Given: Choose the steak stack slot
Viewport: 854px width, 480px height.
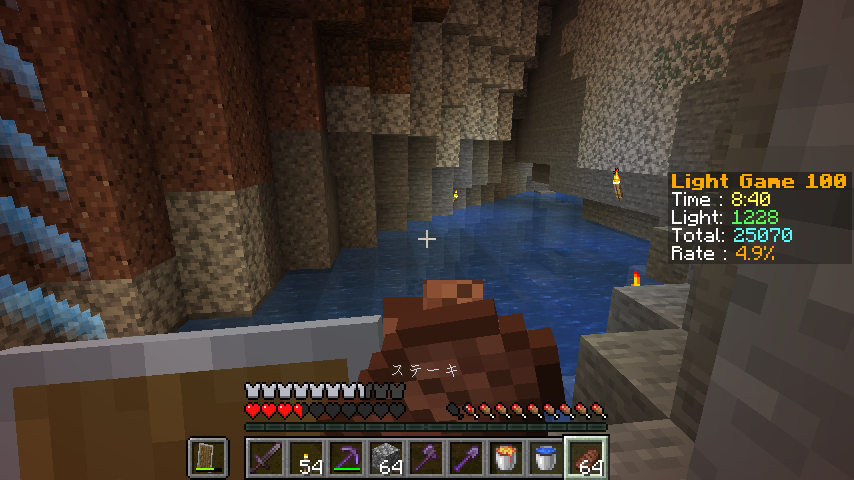Looking at the screenshot, I should 585,458.
